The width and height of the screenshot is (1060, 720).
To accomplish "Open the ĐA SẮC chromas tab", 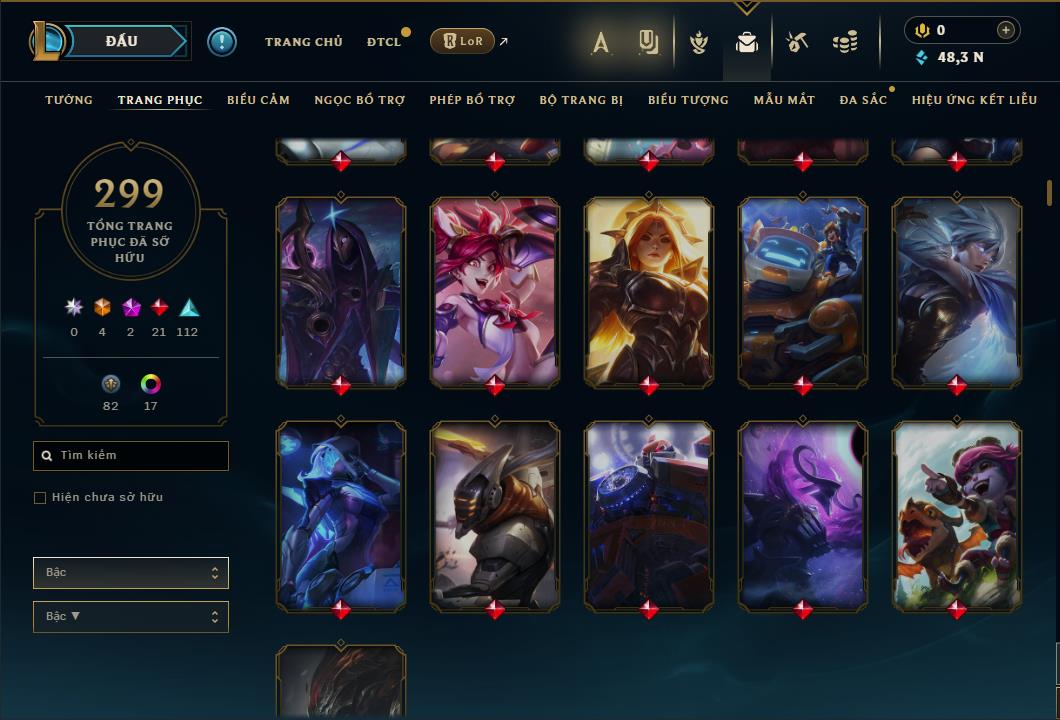I will [863, 100].
